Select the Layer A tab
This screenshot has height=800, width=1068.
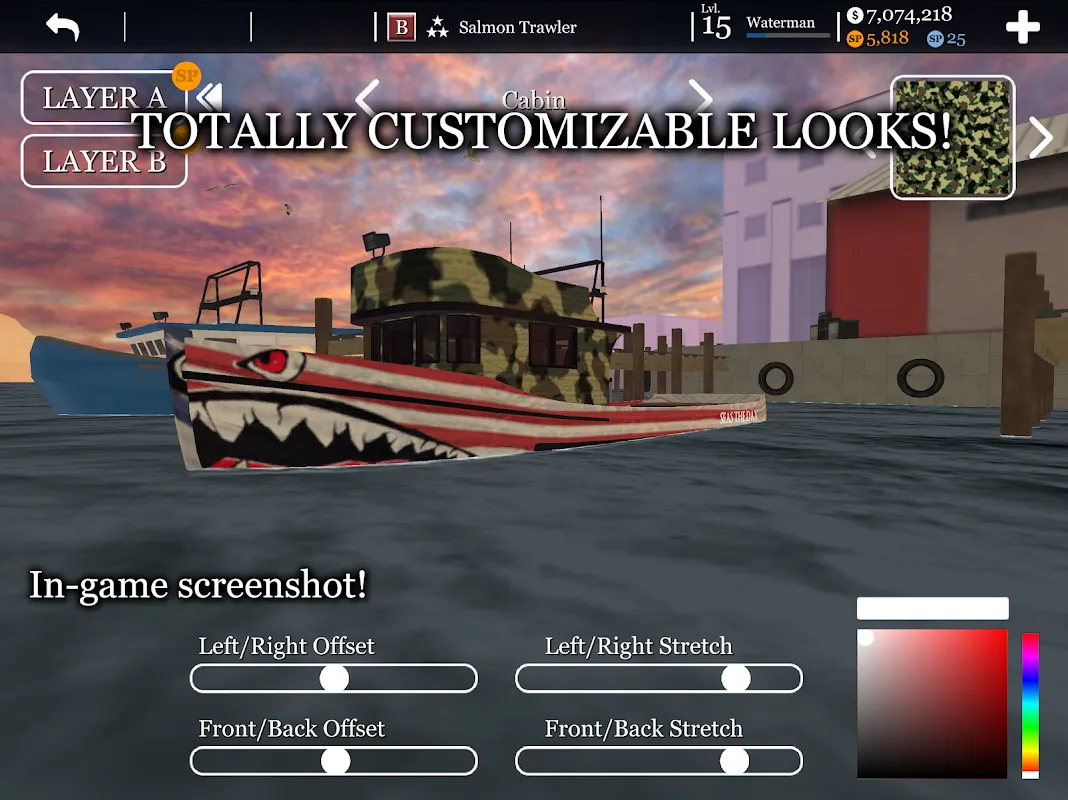click(103, 98)
